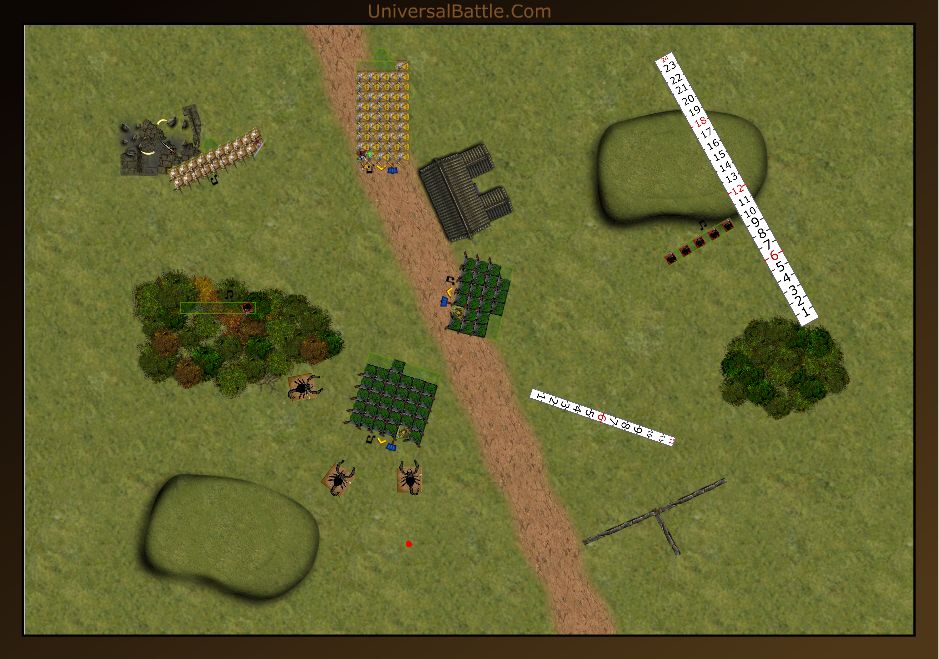939x659 pixels.
Task: Select the green-outlined unit tray in the forest
Action: coord(217,308)
